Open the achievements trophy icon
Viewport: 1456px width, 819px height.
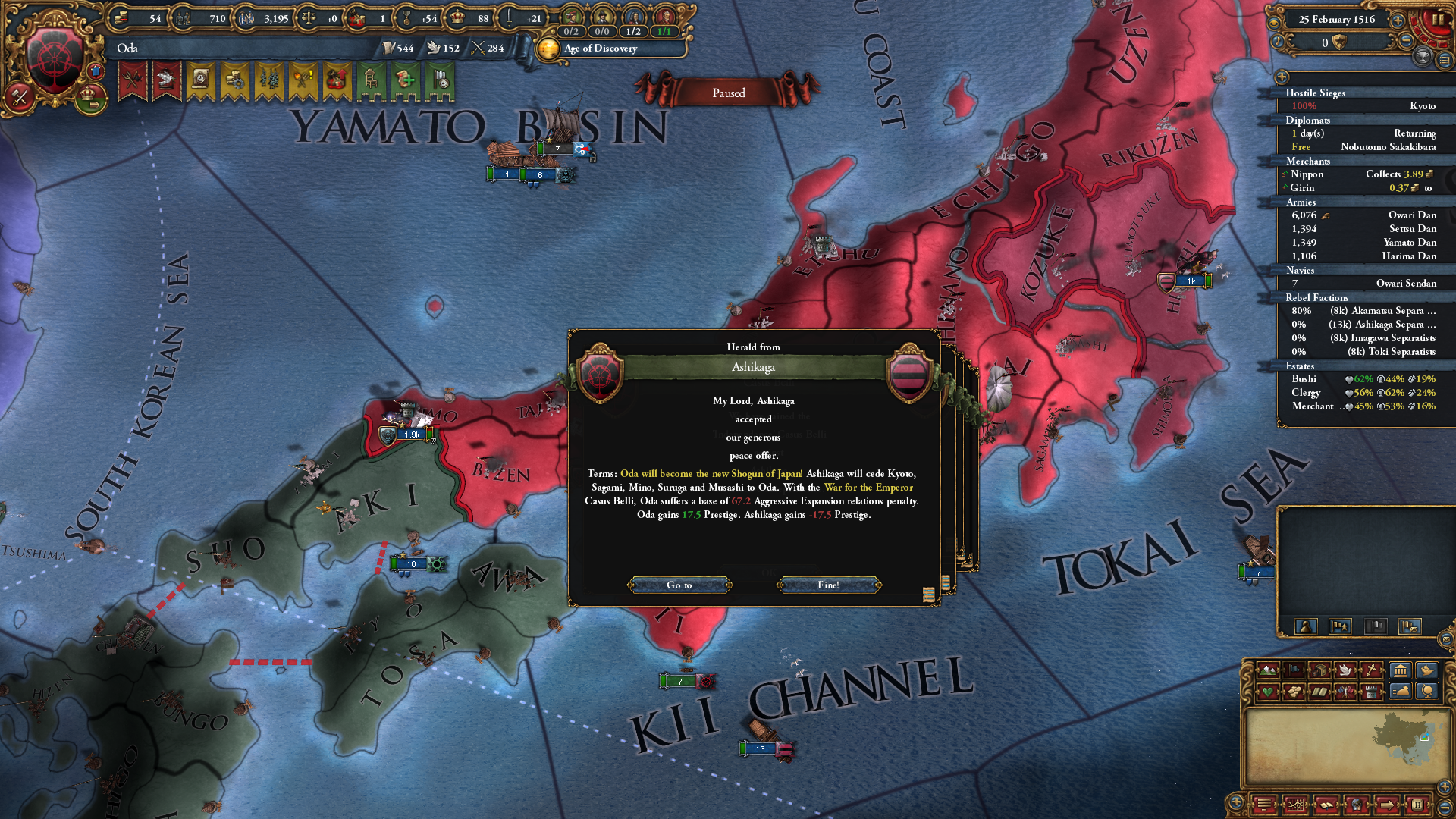1424,58
